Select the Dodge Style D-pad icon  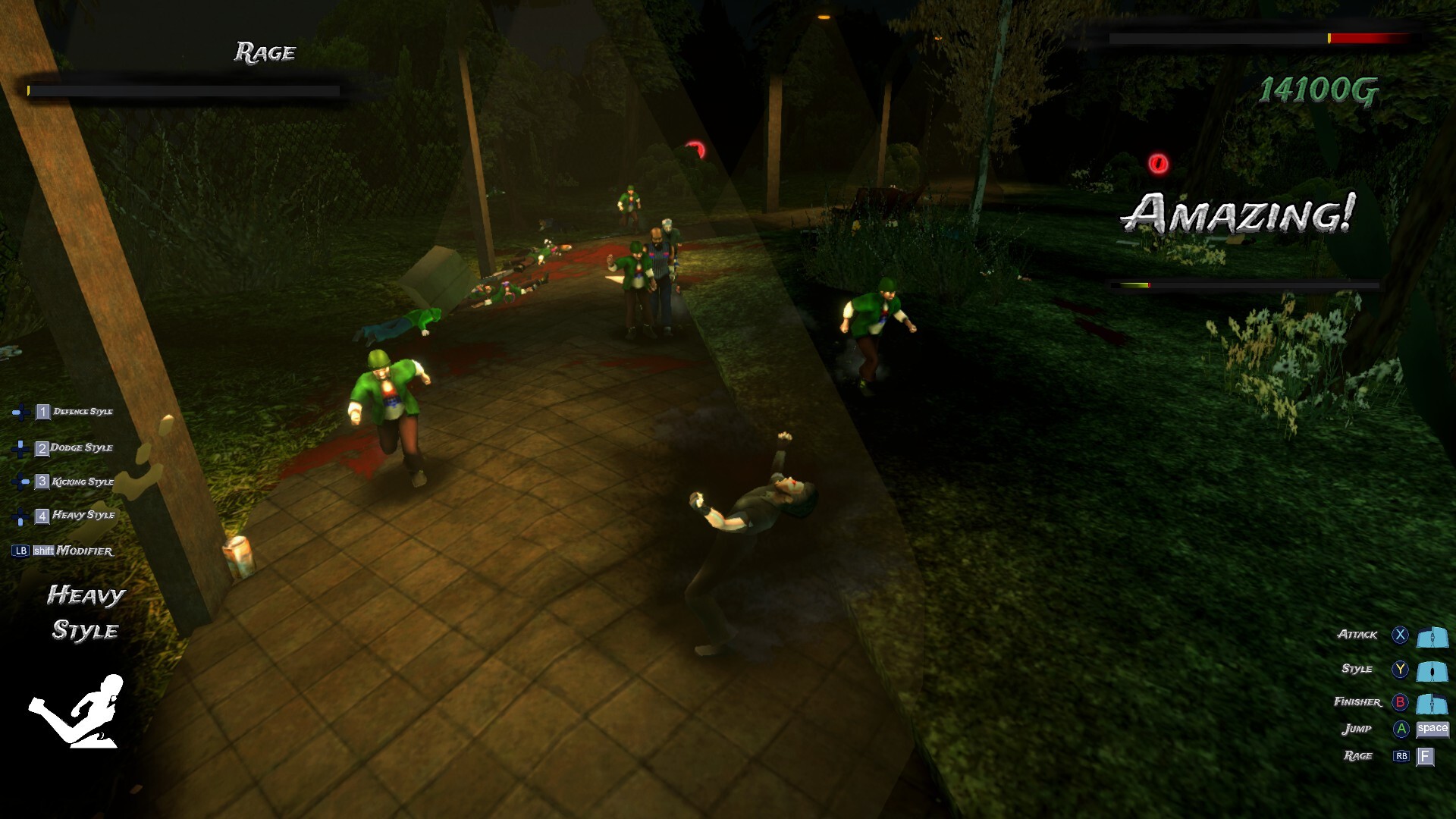pos(20,449)
